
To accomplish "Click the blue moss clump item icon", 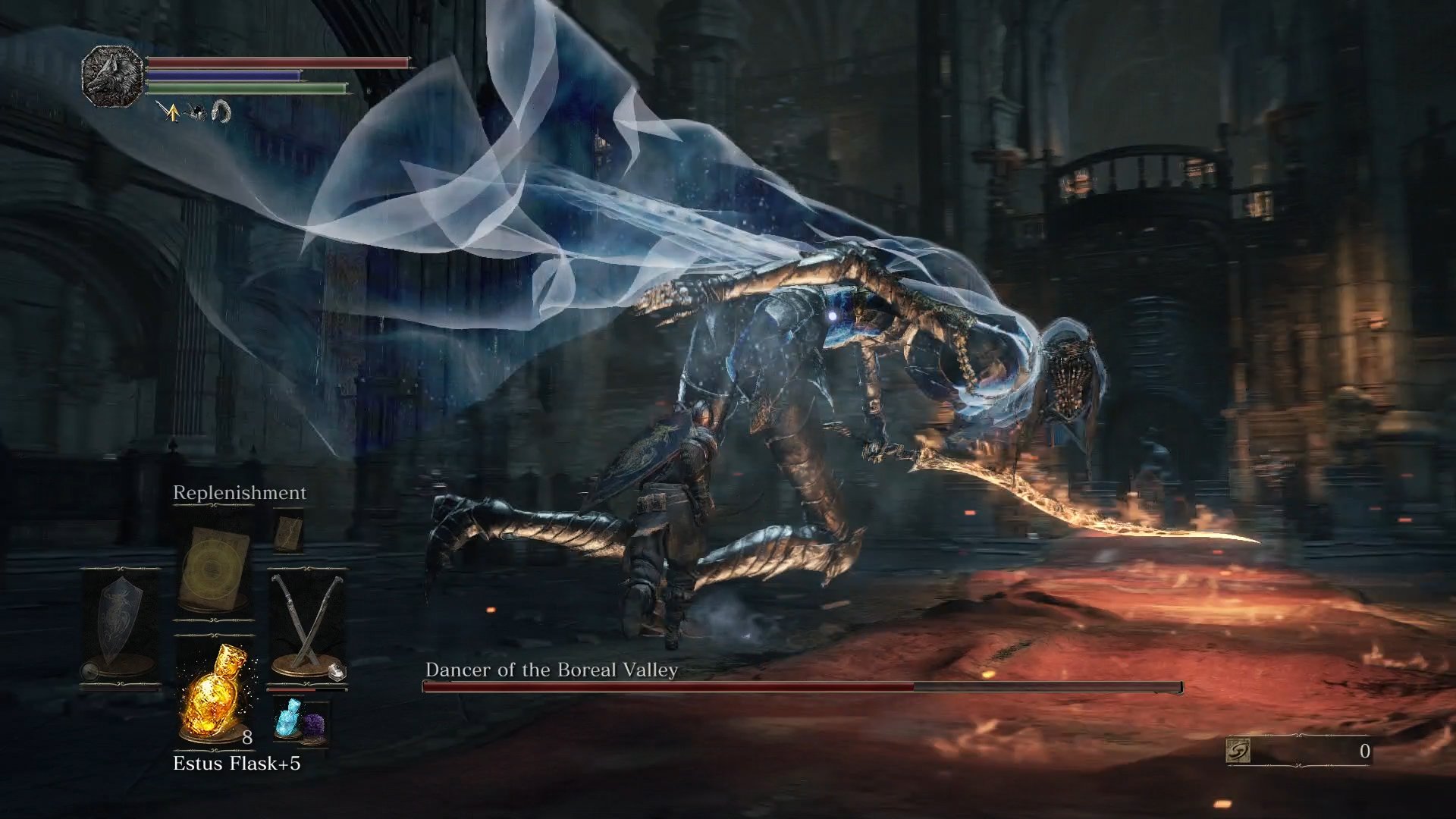I will (289, 719).
